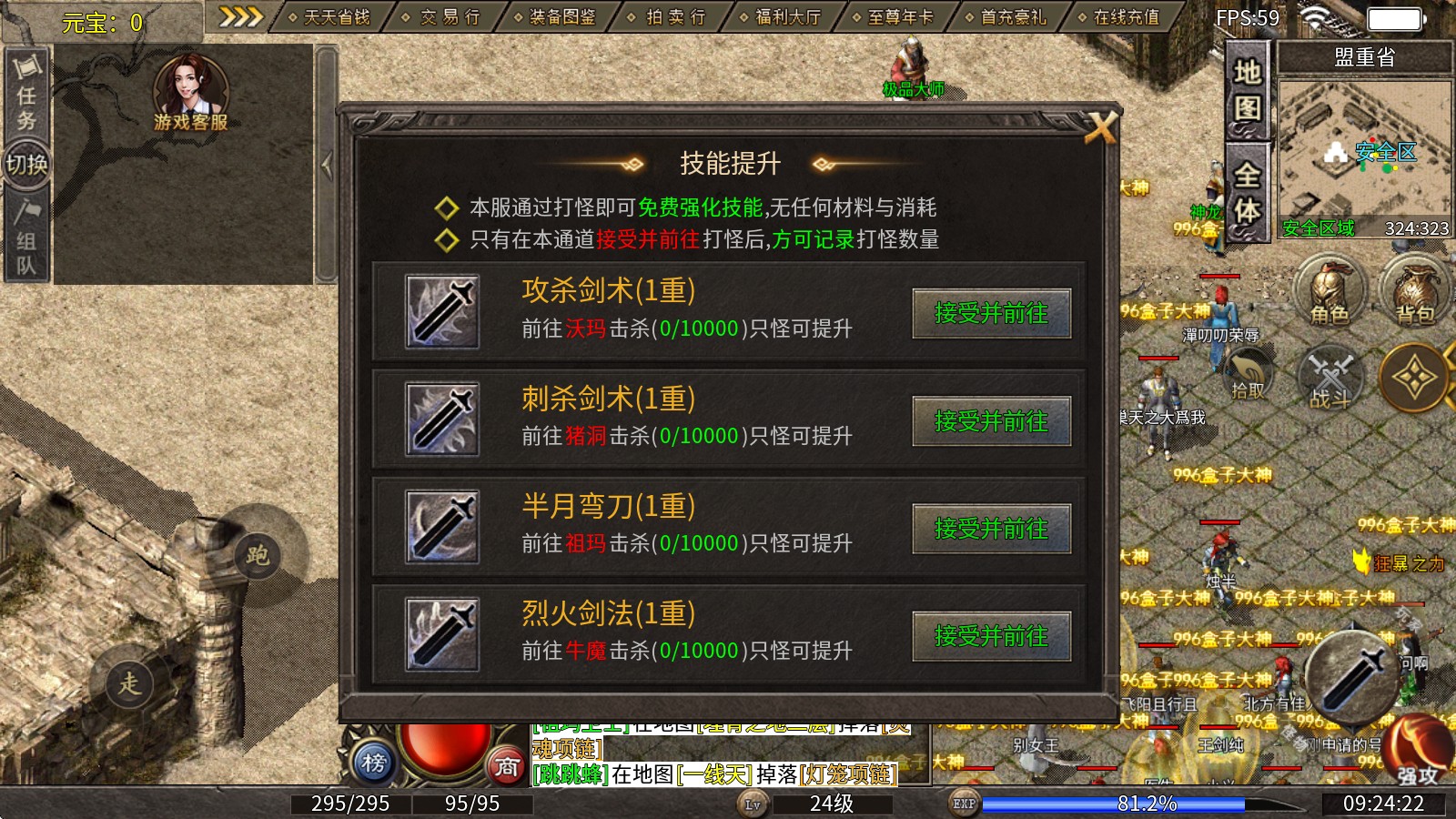Click 接受并前往 for 攻杀剑术
Image resolution: width=1456 pixels, height=819 pixels.
pos(992,314)
